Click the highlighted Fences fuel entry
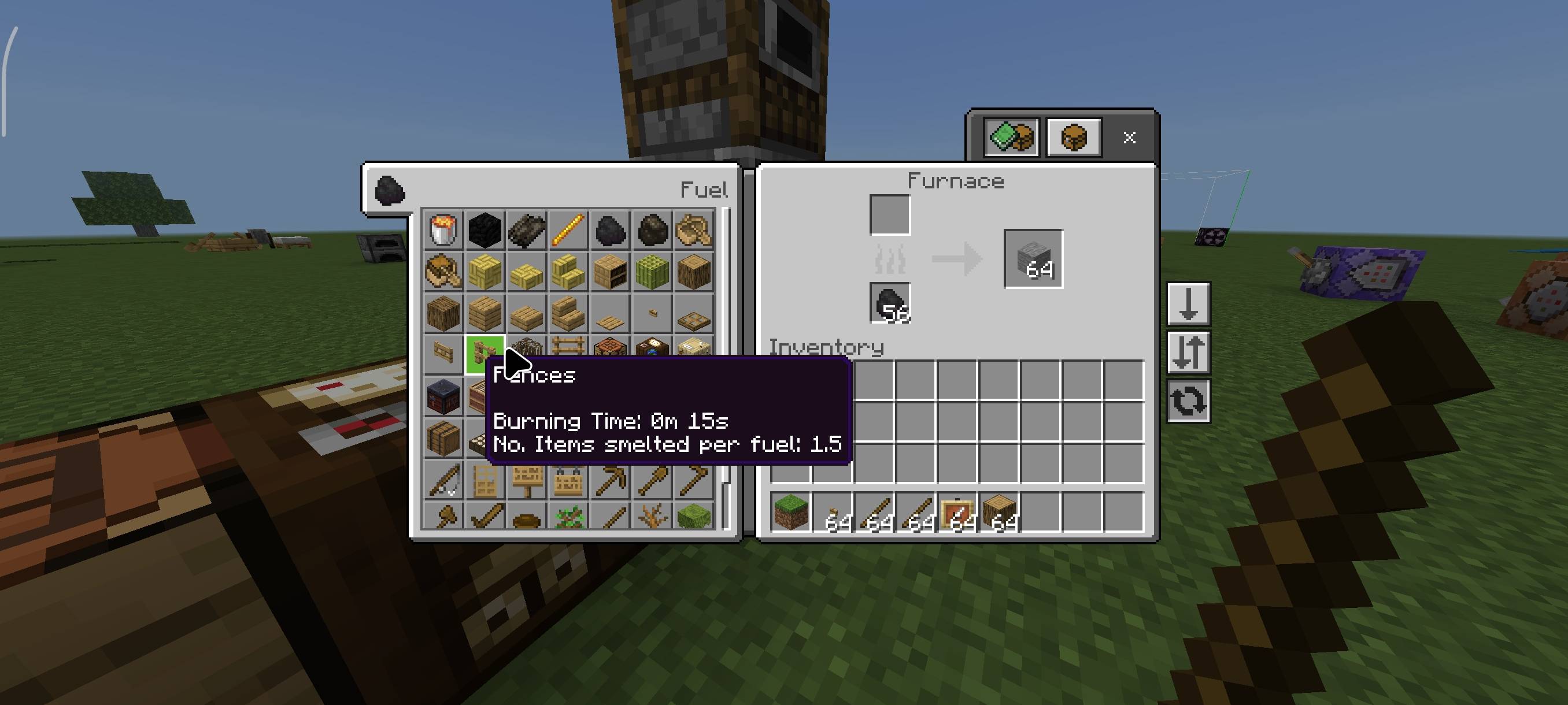Viewport: 1568px width, 705px height. pos(485,355)
